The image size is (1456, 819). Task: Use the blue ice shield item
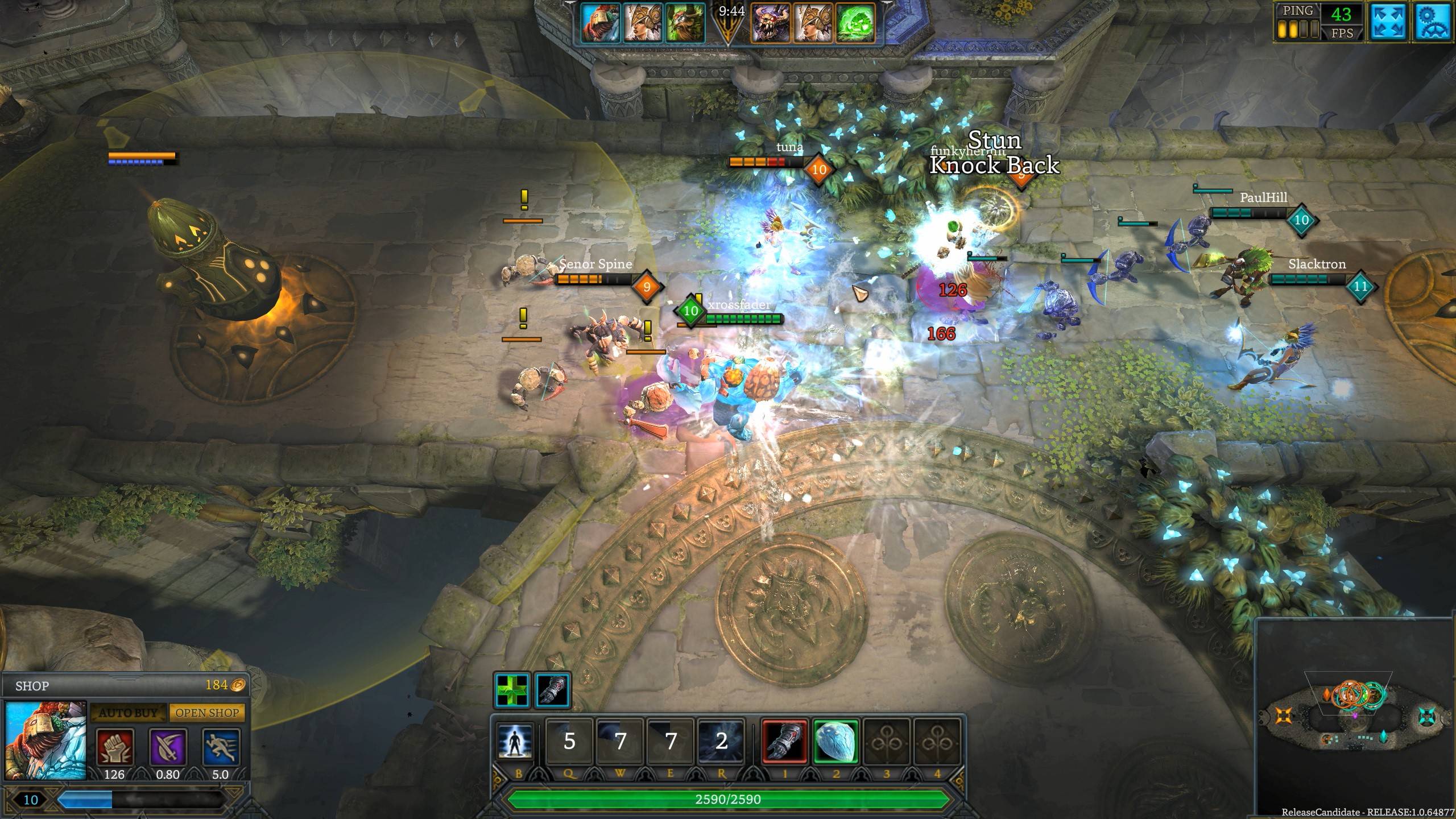[835, 741]
